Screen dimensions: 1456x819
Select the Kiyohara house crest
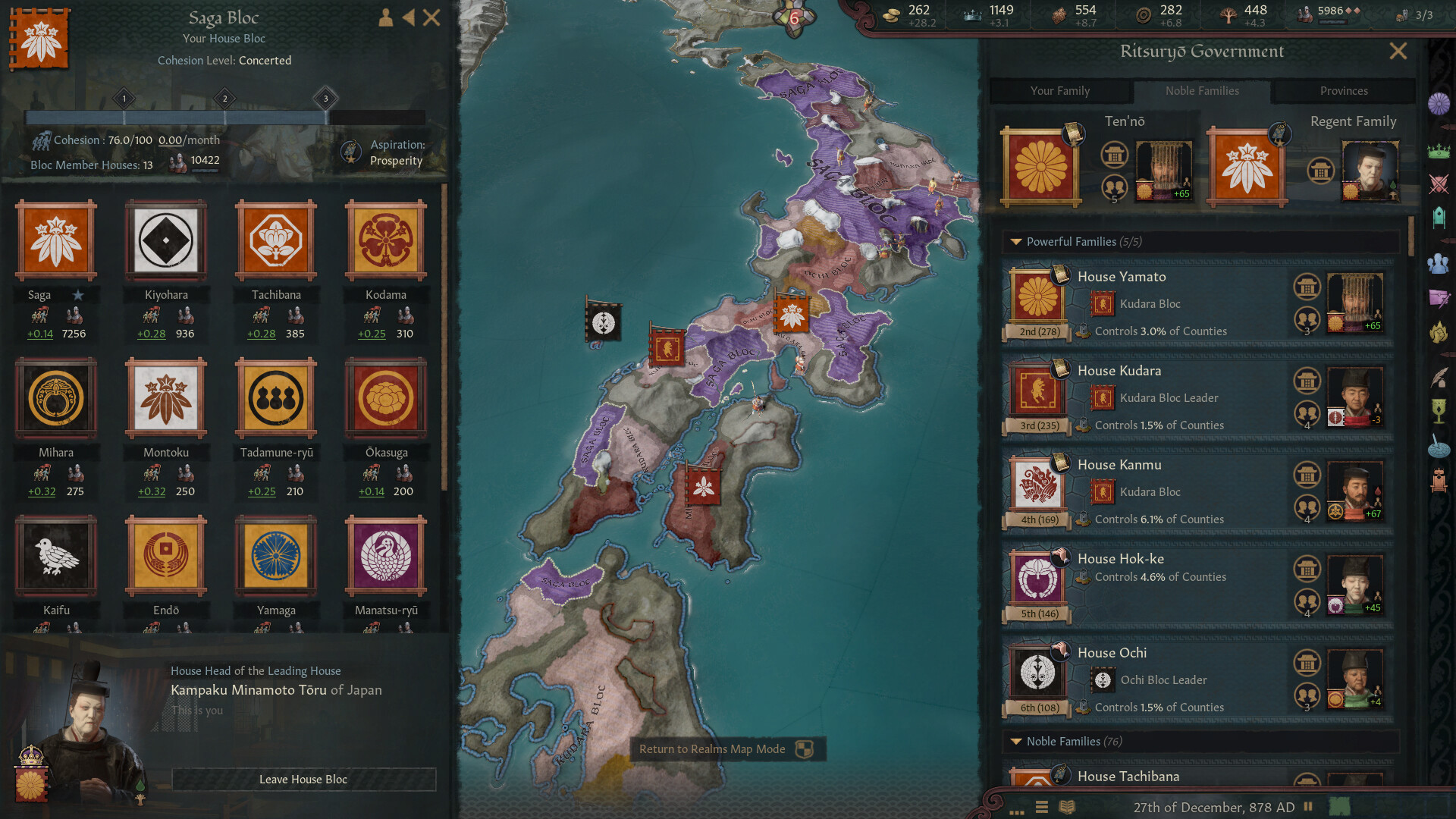click(166, 241)
